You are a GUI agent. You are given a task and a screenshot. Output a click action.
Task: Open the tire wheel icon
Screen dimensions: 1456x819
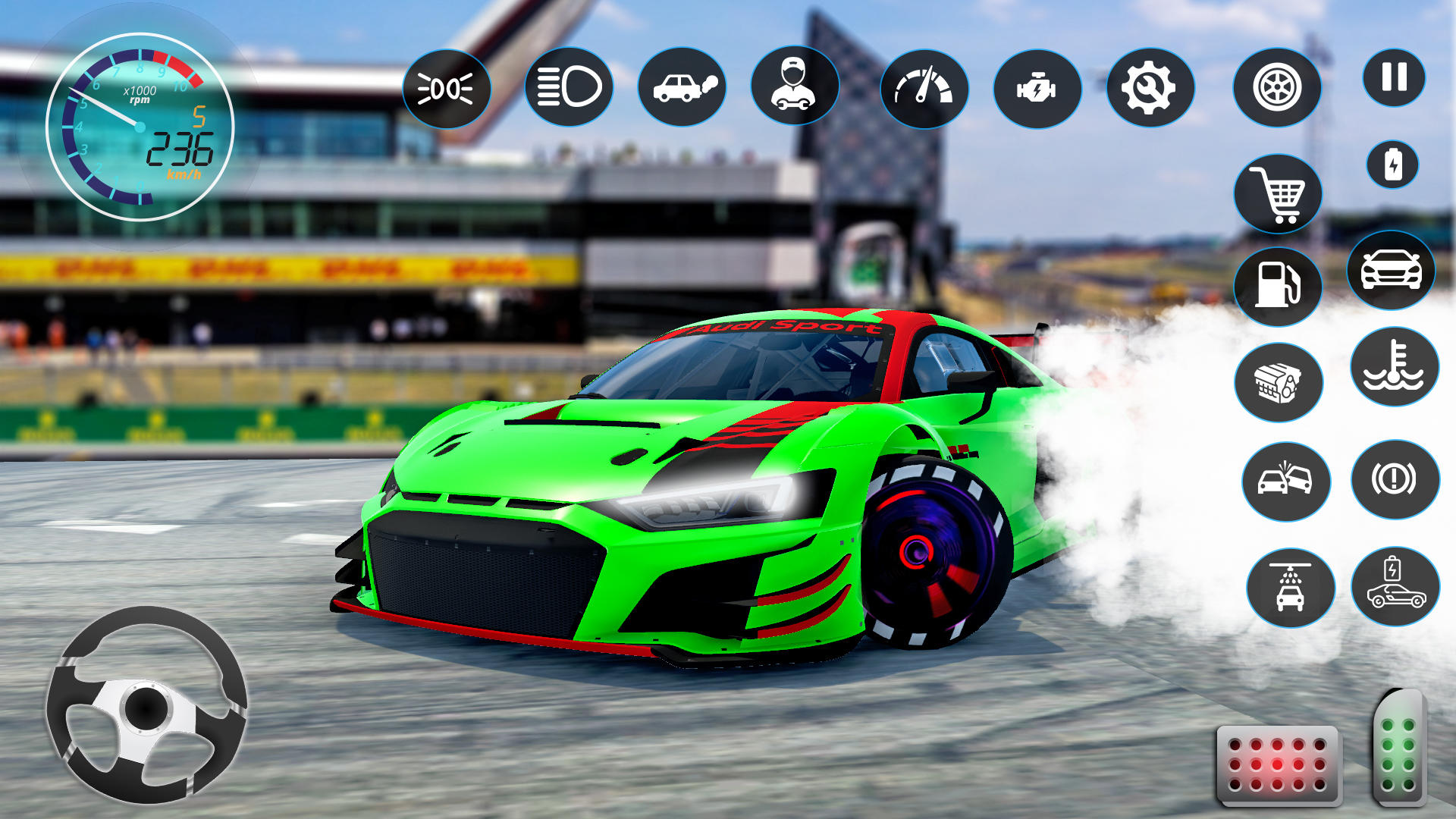[x=1277, y=88]
